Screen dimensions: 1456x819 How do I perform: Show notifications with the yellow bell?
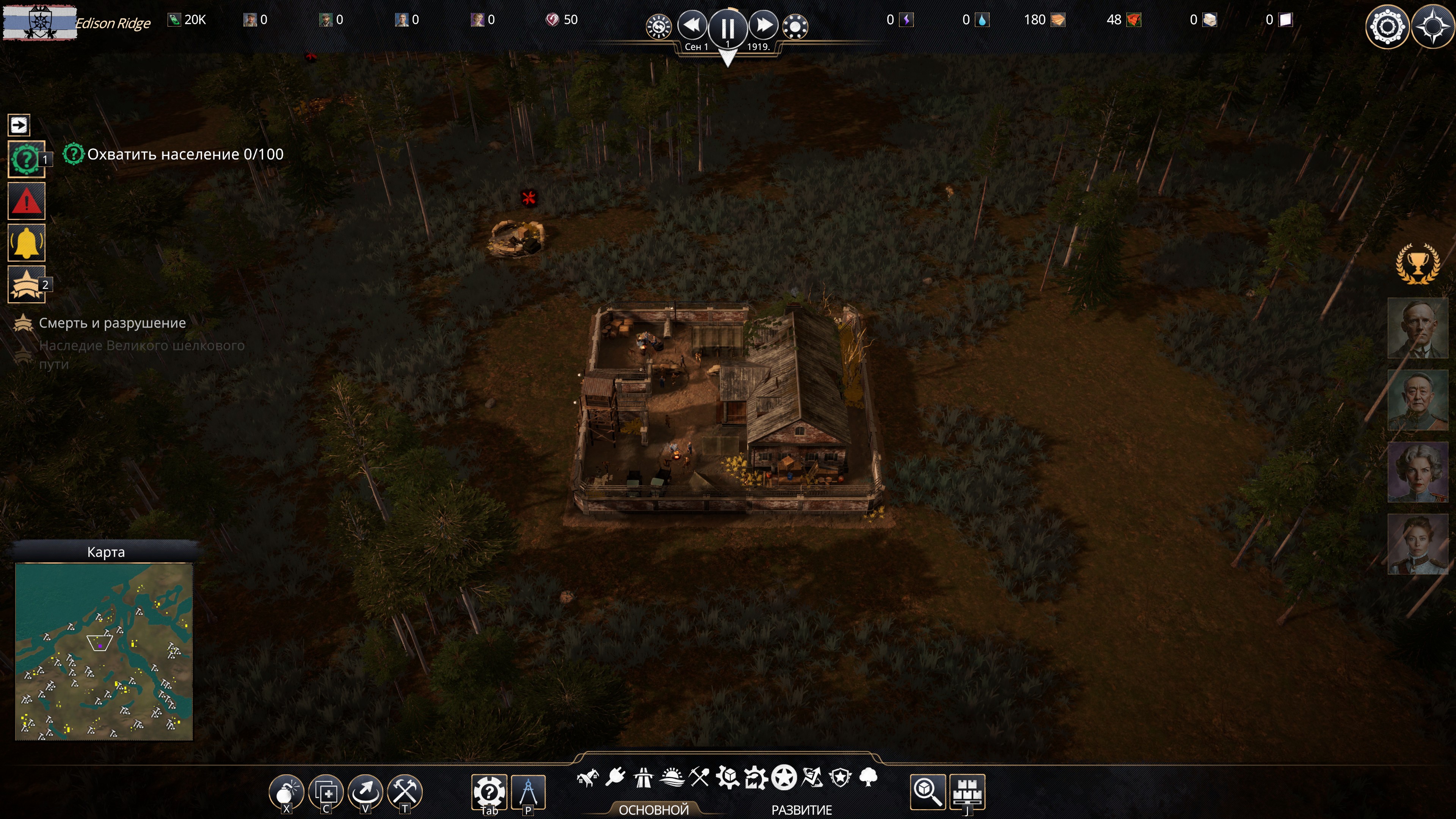(27, 243)
